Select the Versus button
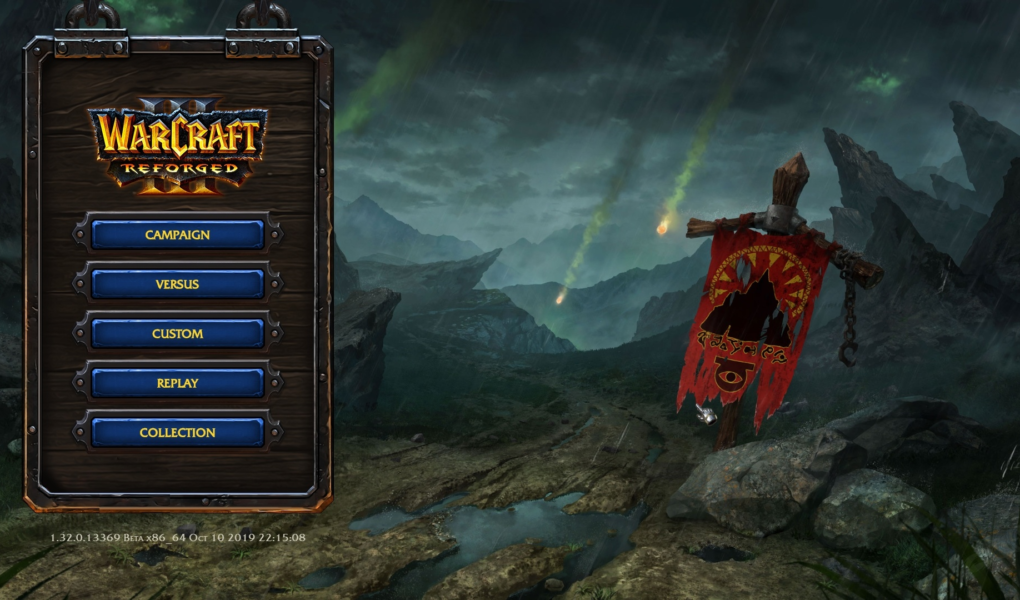1020x600 pixels. coord(177,284)
